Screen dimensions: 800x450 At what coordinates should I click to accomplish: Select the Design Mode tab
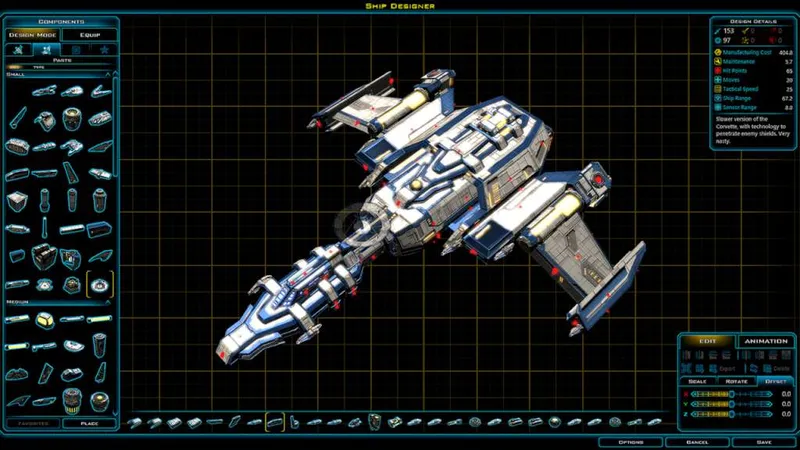click(33, 34)
